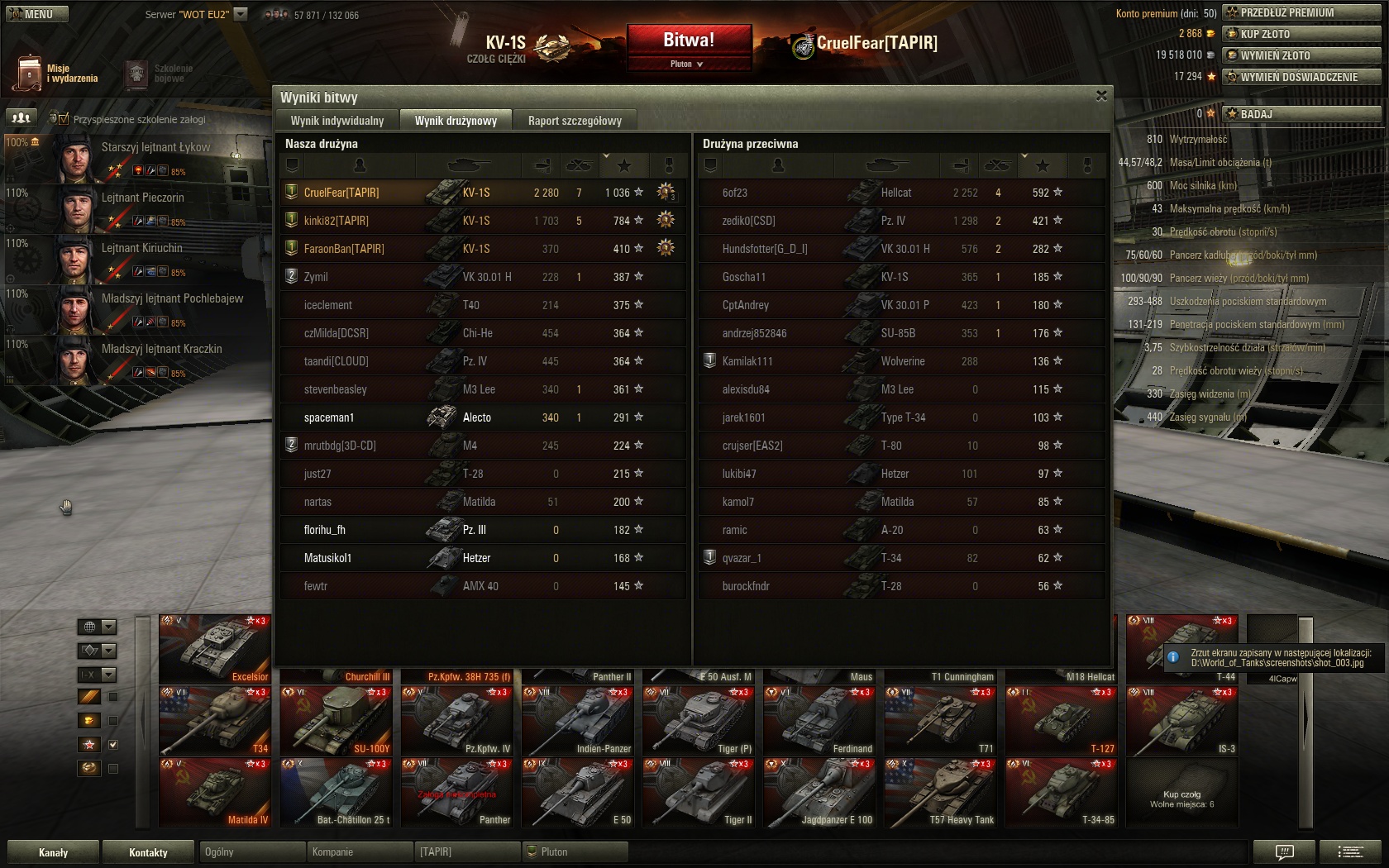Open the MENU button
Image resolution: width=1389 pixels, height=868 pixels.
(x=37, y=14)
